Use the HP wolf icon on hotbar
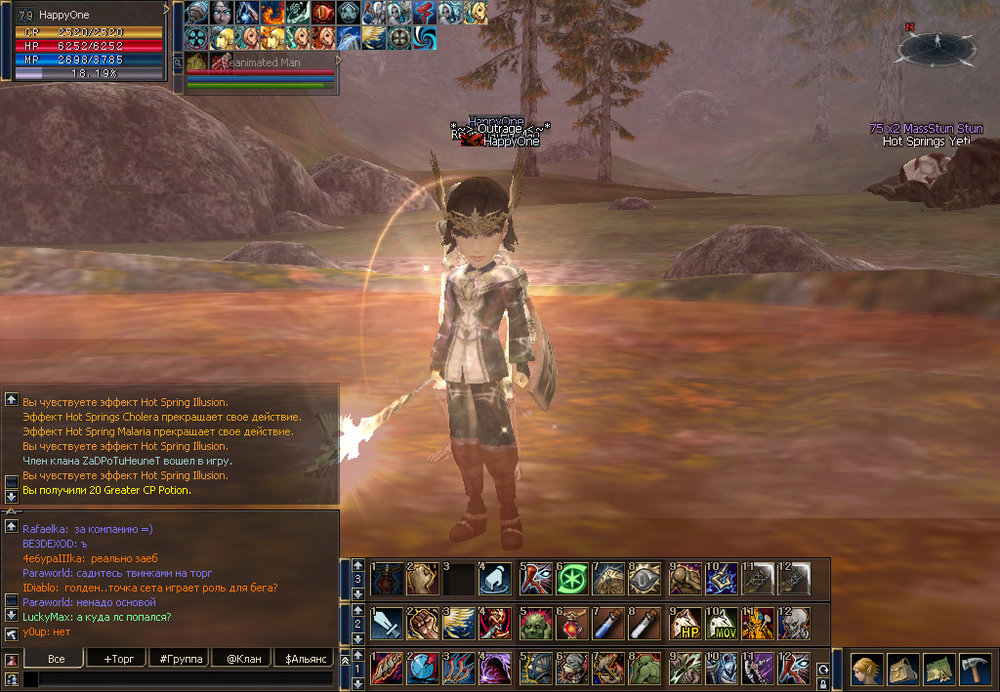Viewport: 1000px width, 692px height. (x=683, y=624)
